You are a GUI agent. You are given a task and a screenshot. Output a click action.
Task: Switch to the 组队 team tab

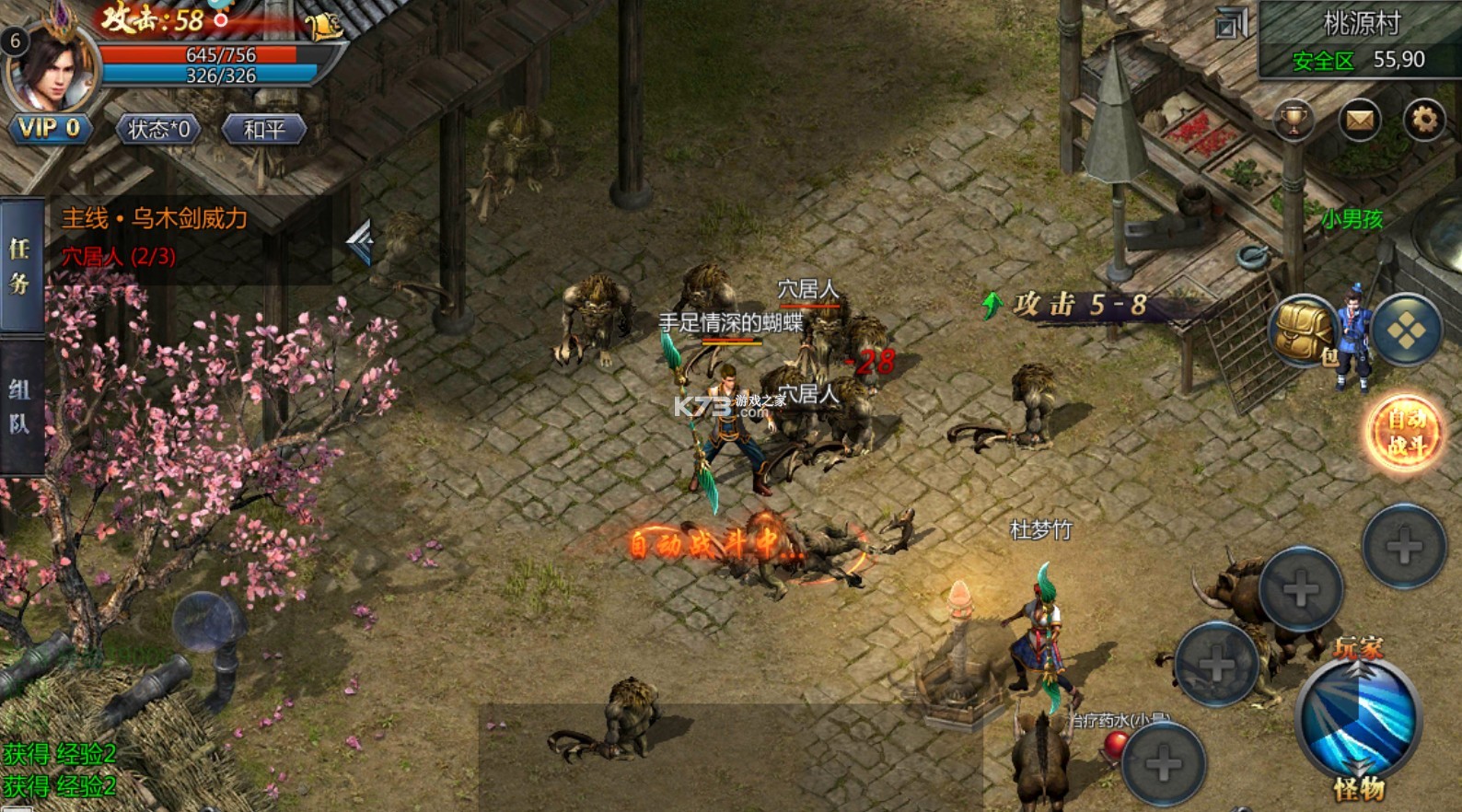click(x=20, y=406)
